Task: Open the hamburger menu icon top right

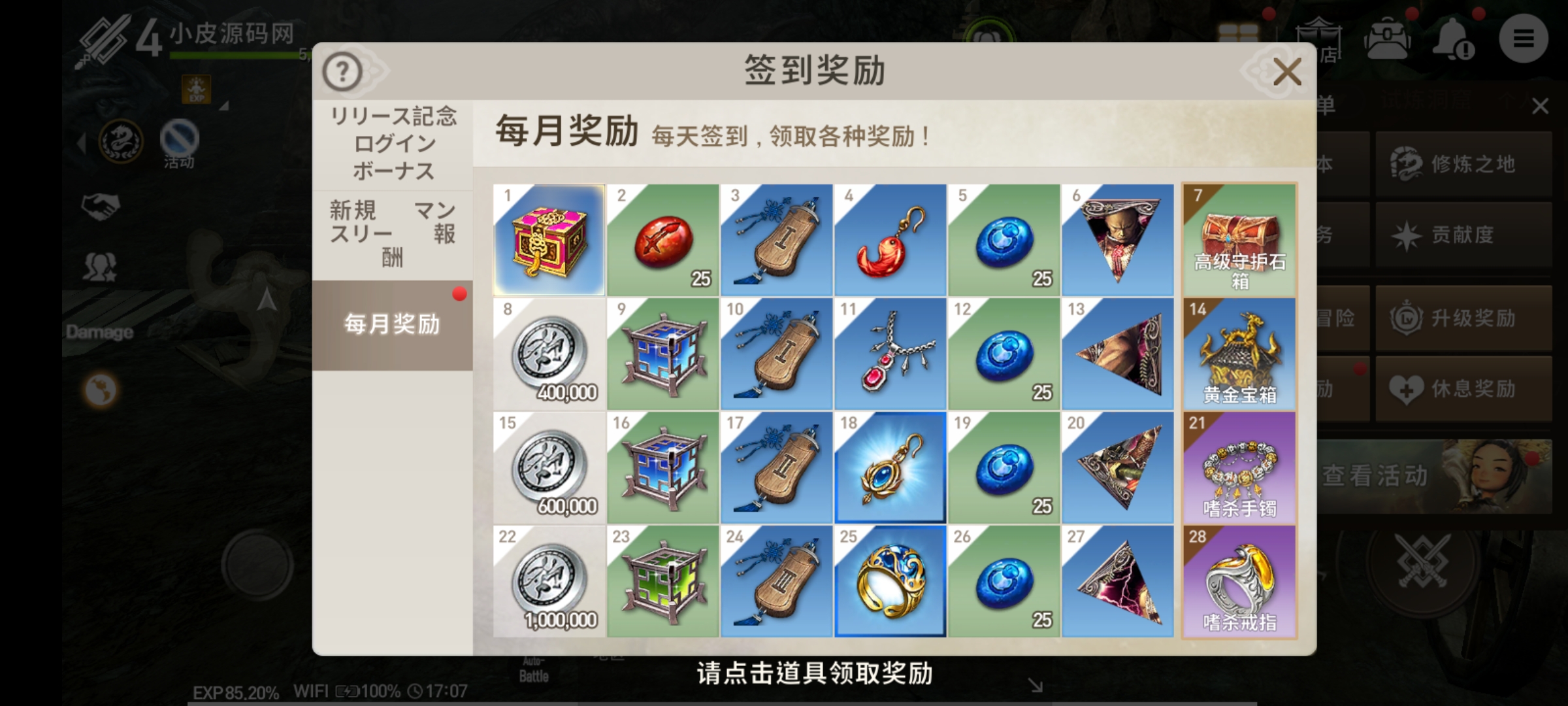Action: point(1524,39)
